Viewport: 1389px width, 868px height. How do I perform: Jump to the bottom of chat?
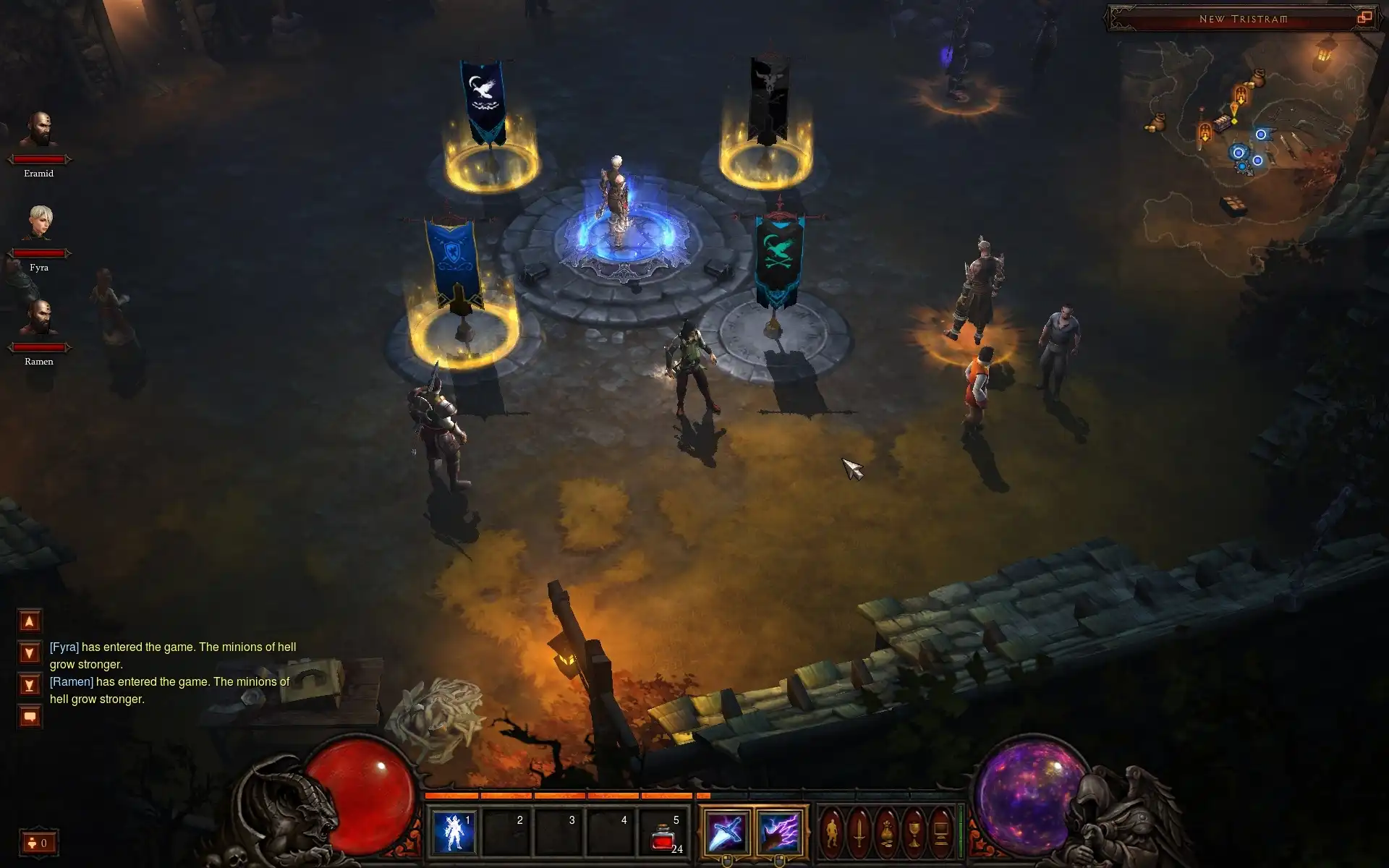pyautogui.click(x=30, y=685)
